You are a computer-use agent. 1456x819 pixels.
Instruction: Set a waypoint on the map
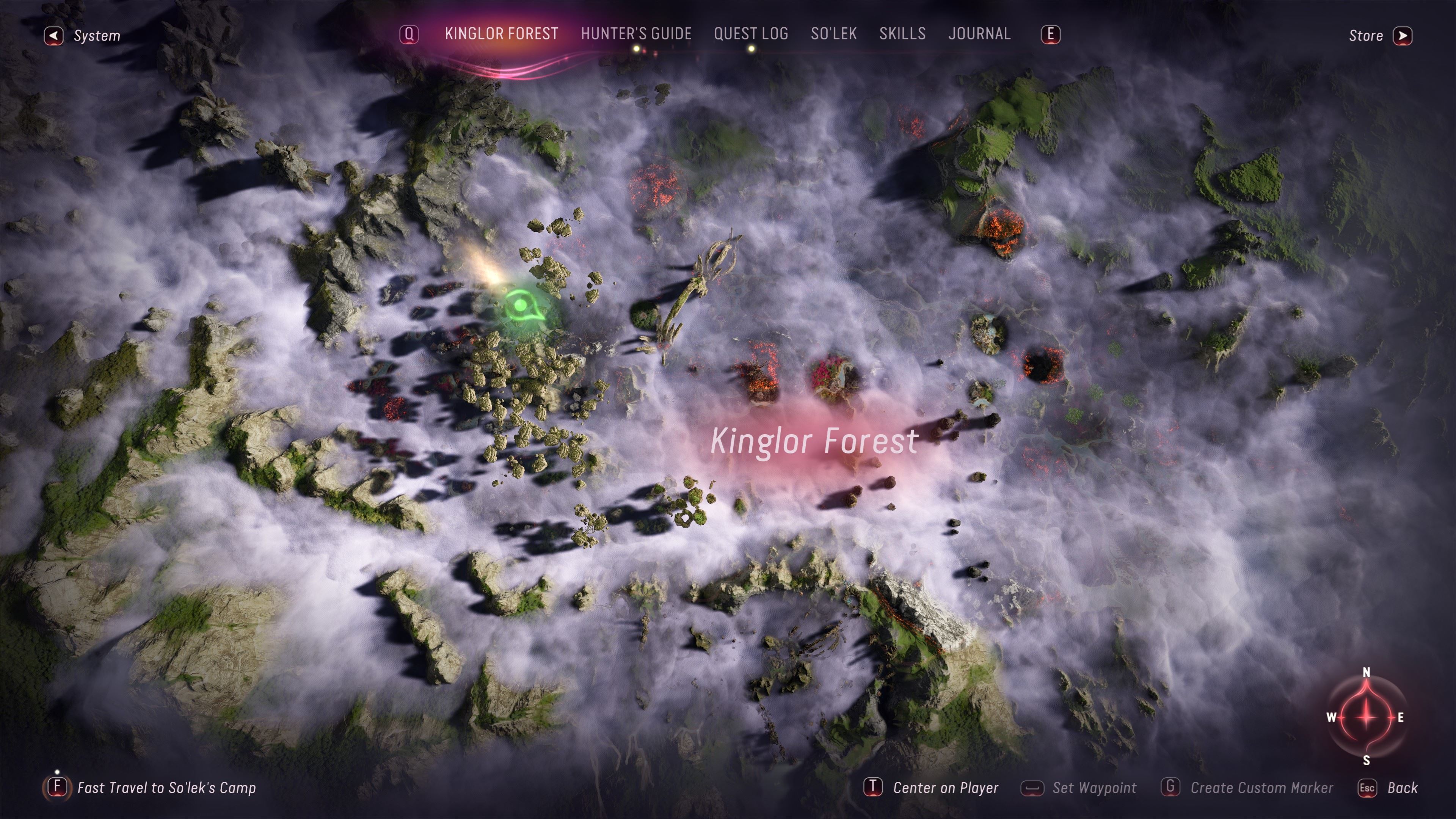pos(1079,788)
